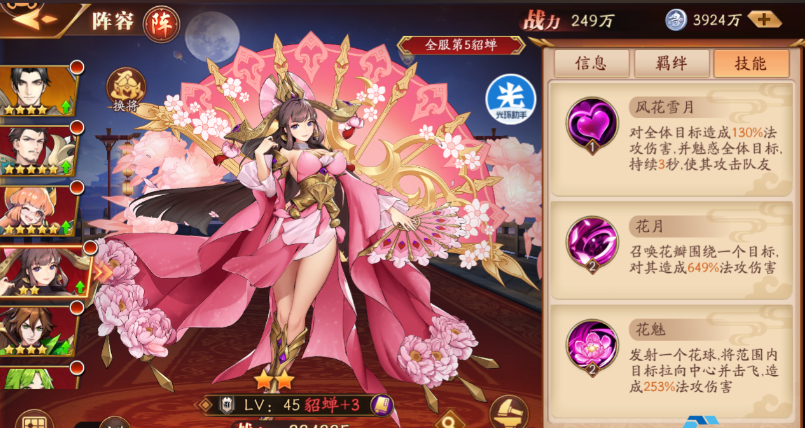View the 风花雪月 heart skill icon
805x428 pixels.
[x=593, y=124]
